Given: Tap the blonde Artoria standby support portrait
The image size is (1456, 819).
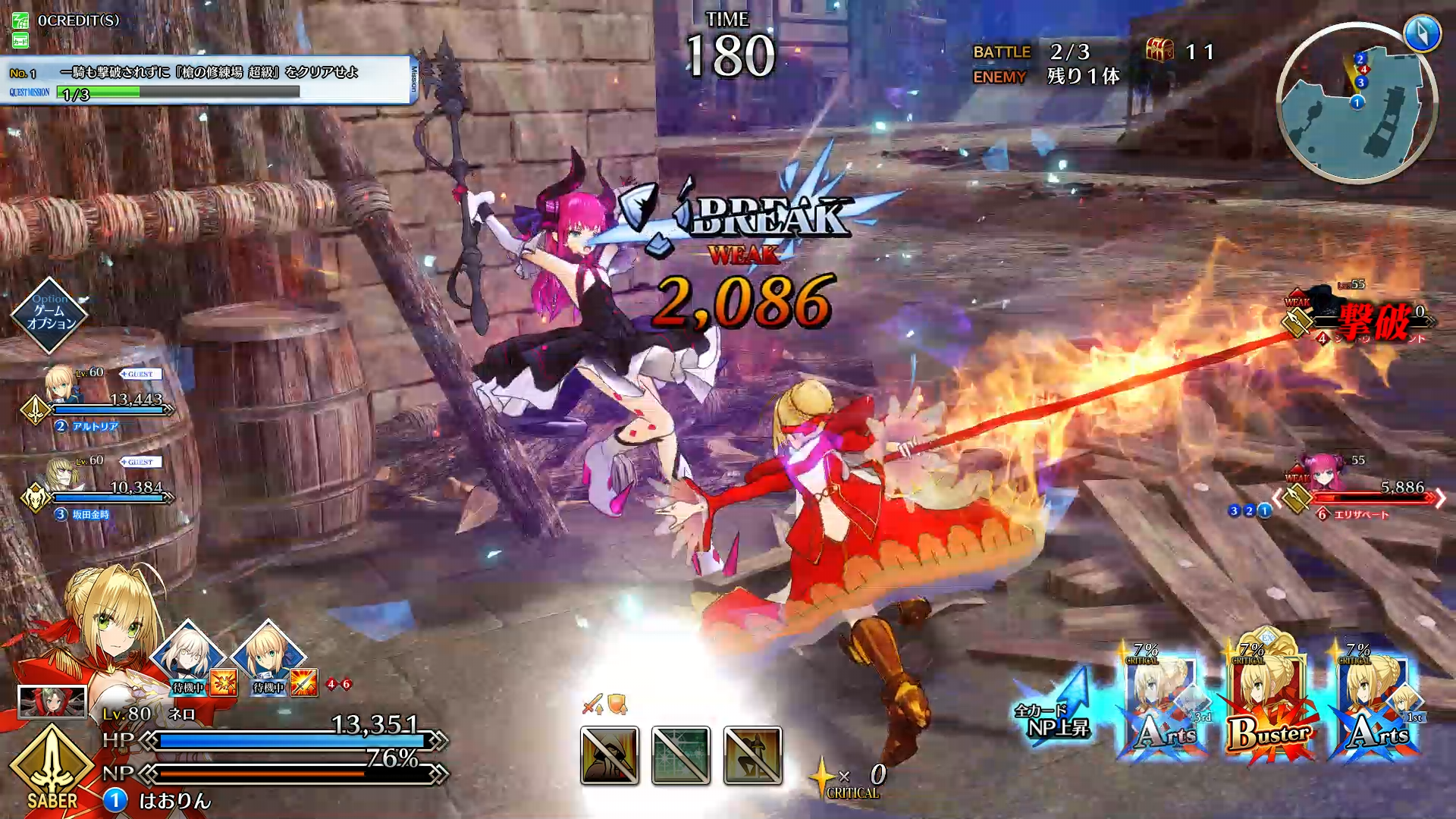Looking at the screenshot, I should click(x=268, y=657).
